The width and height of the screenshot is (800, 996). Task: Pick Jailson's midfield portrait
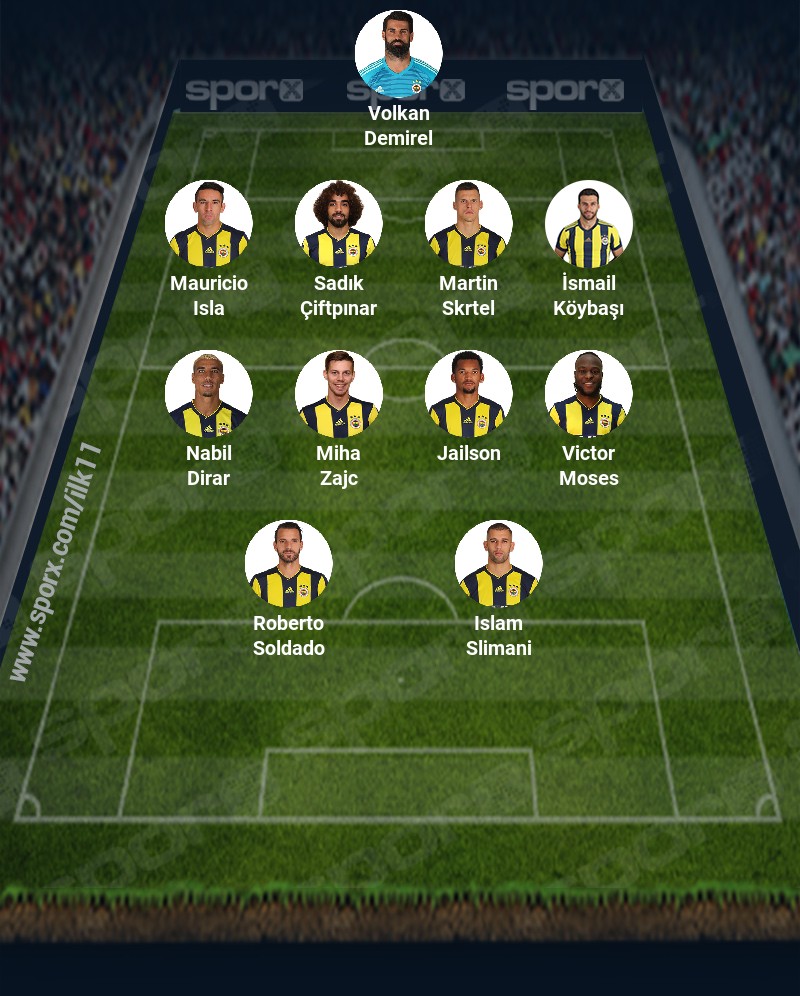coord(468,394)
